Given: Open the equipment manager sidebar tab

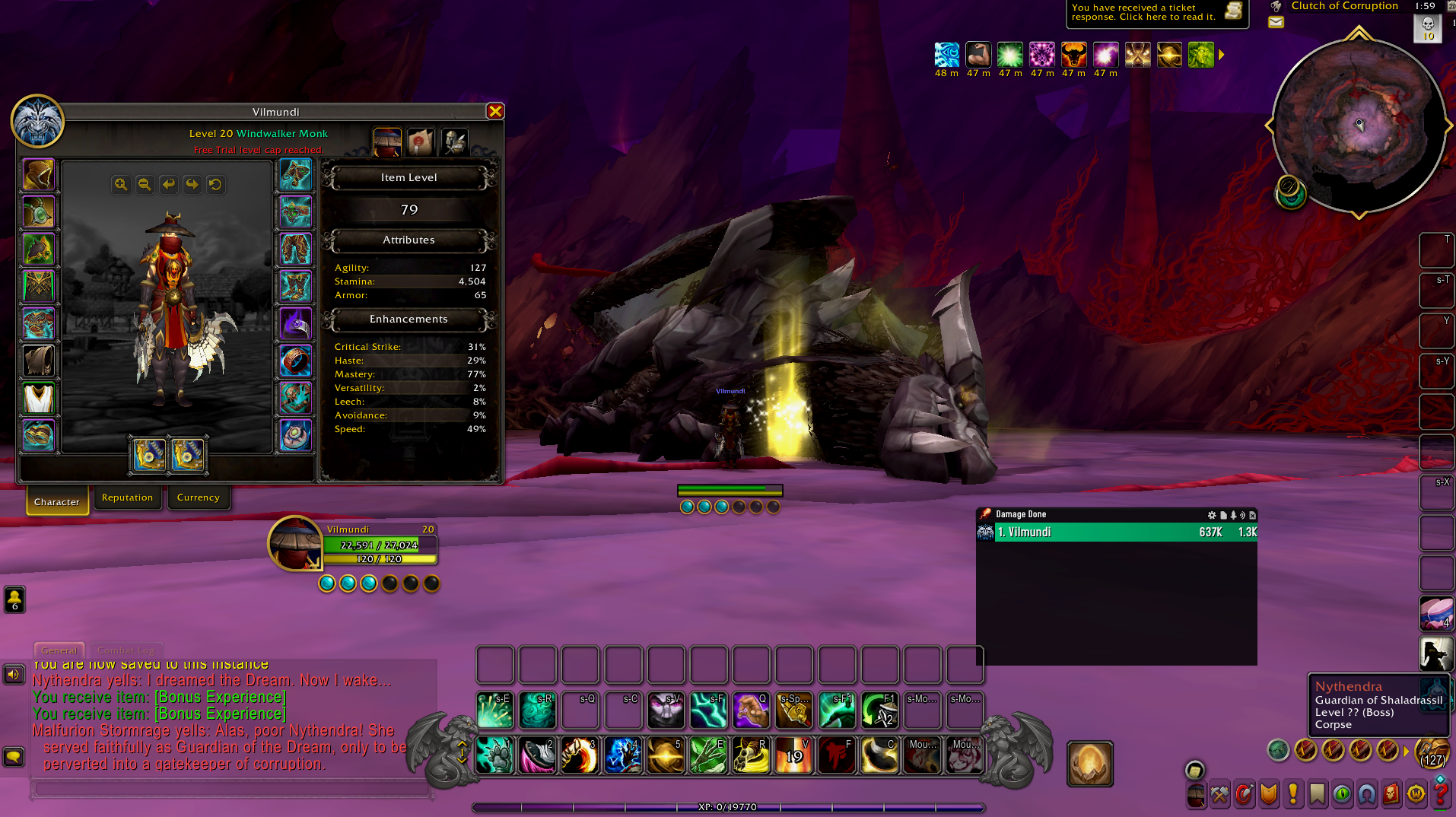Looking at the screenshot, I should pyautogui.click(x=454, y=141).
